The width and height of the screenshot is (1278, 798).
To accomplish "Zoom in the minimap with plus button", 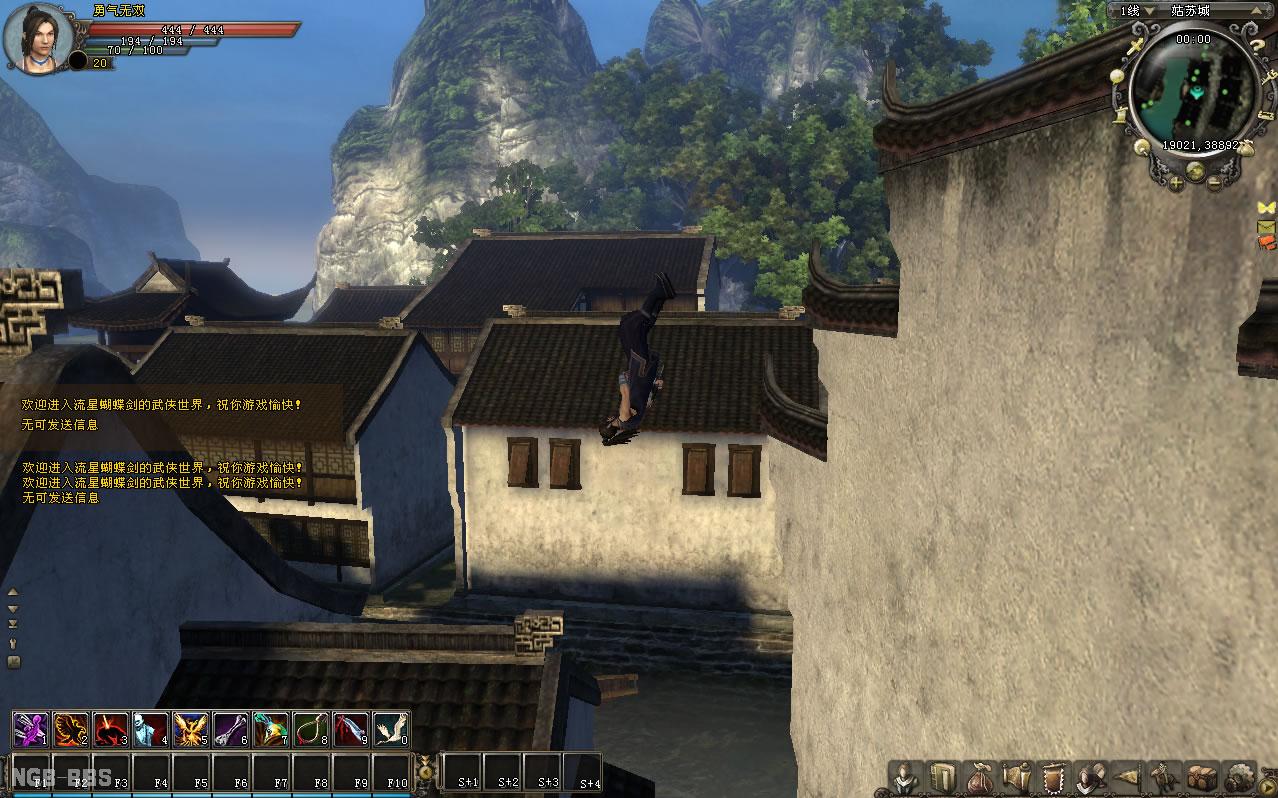I will tap(1176, 182).
